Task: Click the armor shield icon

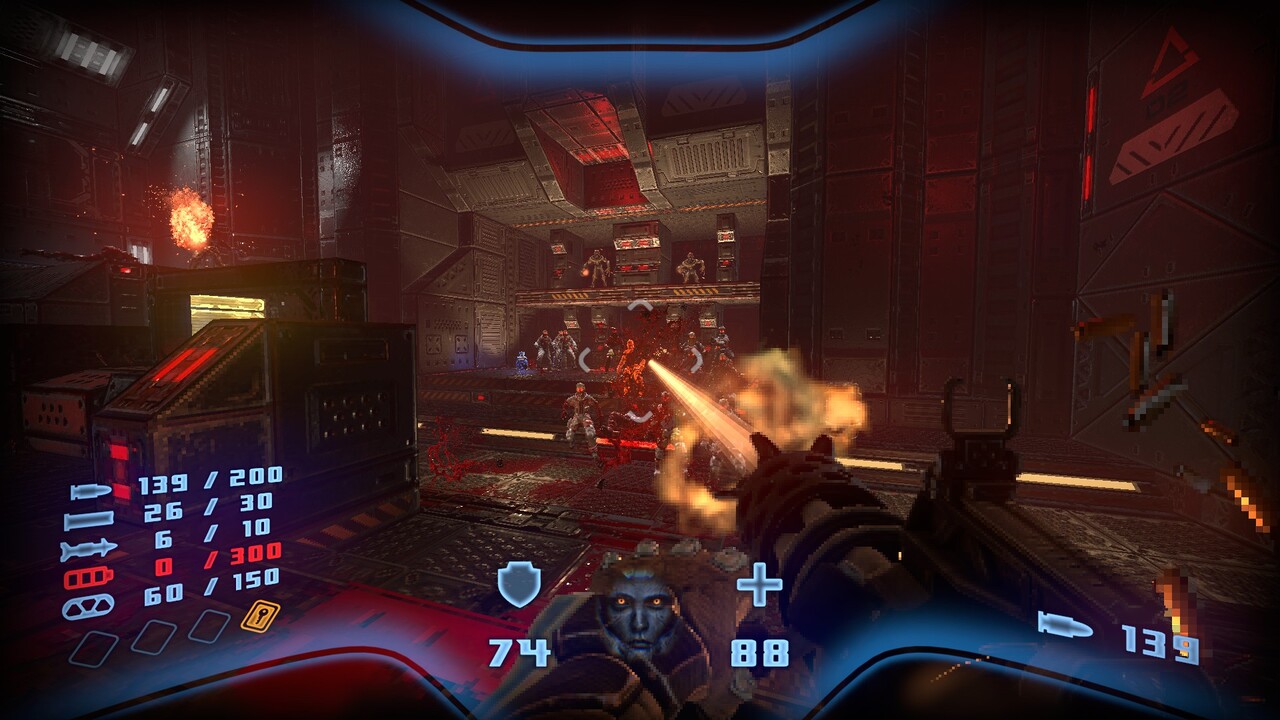Action: pos(519,584)
